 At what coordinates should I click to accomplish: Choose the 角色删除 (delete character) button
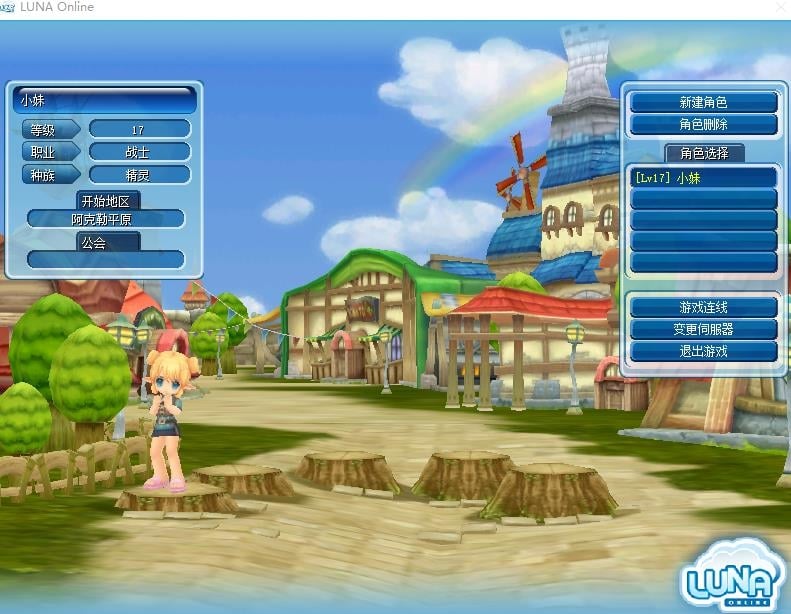(x=703, y=125)
